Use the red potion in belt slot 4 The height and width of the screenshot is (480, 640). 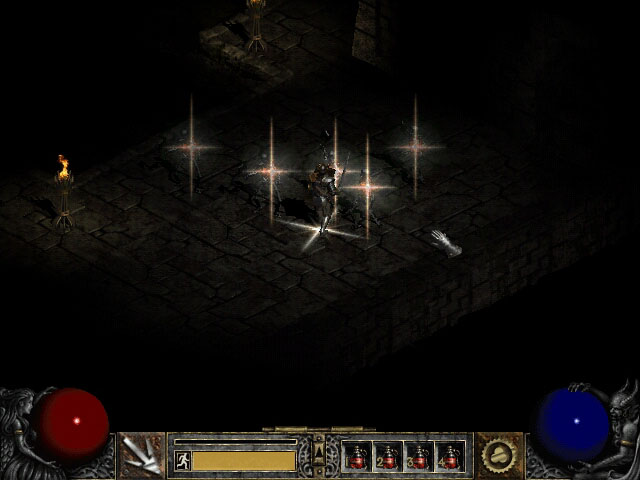click(450, 457)
